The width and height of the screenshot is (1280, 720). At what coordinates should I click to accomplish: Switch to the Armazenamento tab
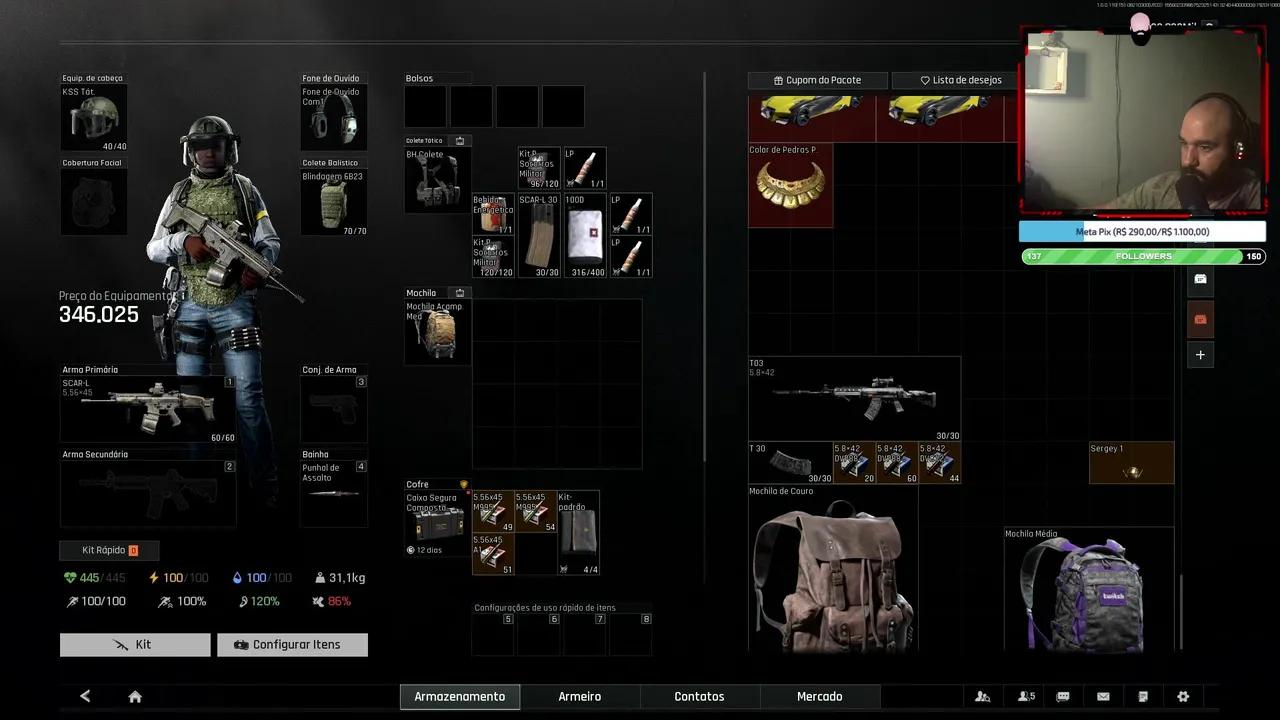click(460, 696)
